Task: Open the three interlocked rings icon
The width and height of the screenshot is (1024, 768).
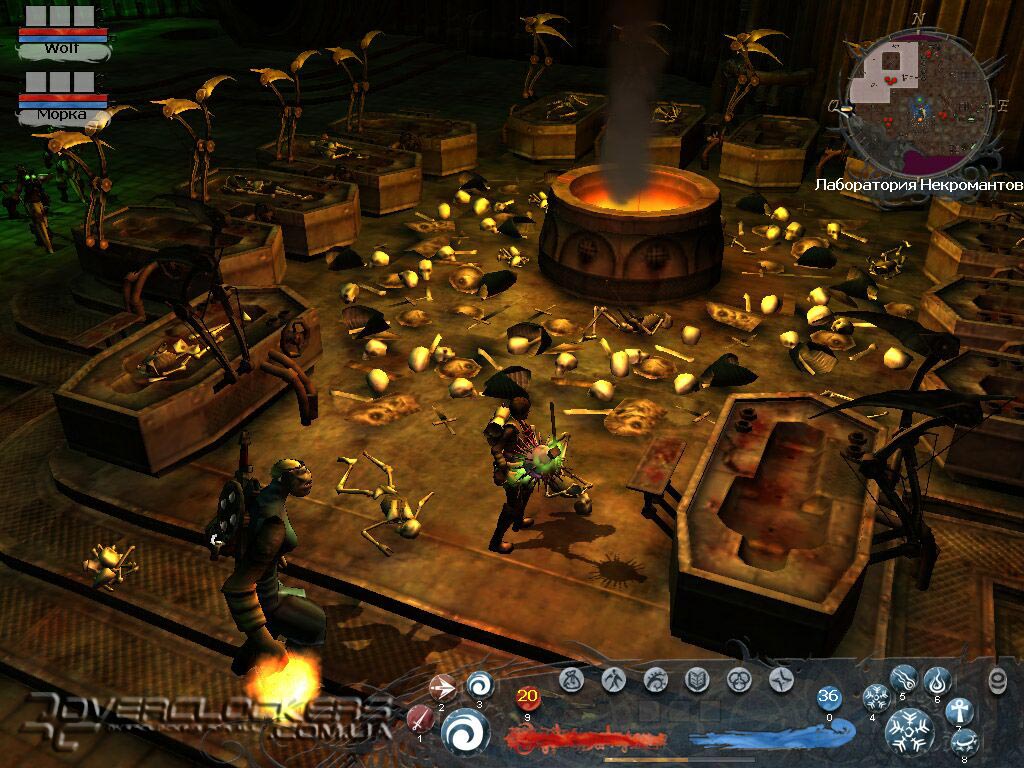Action: pos(739,680)
